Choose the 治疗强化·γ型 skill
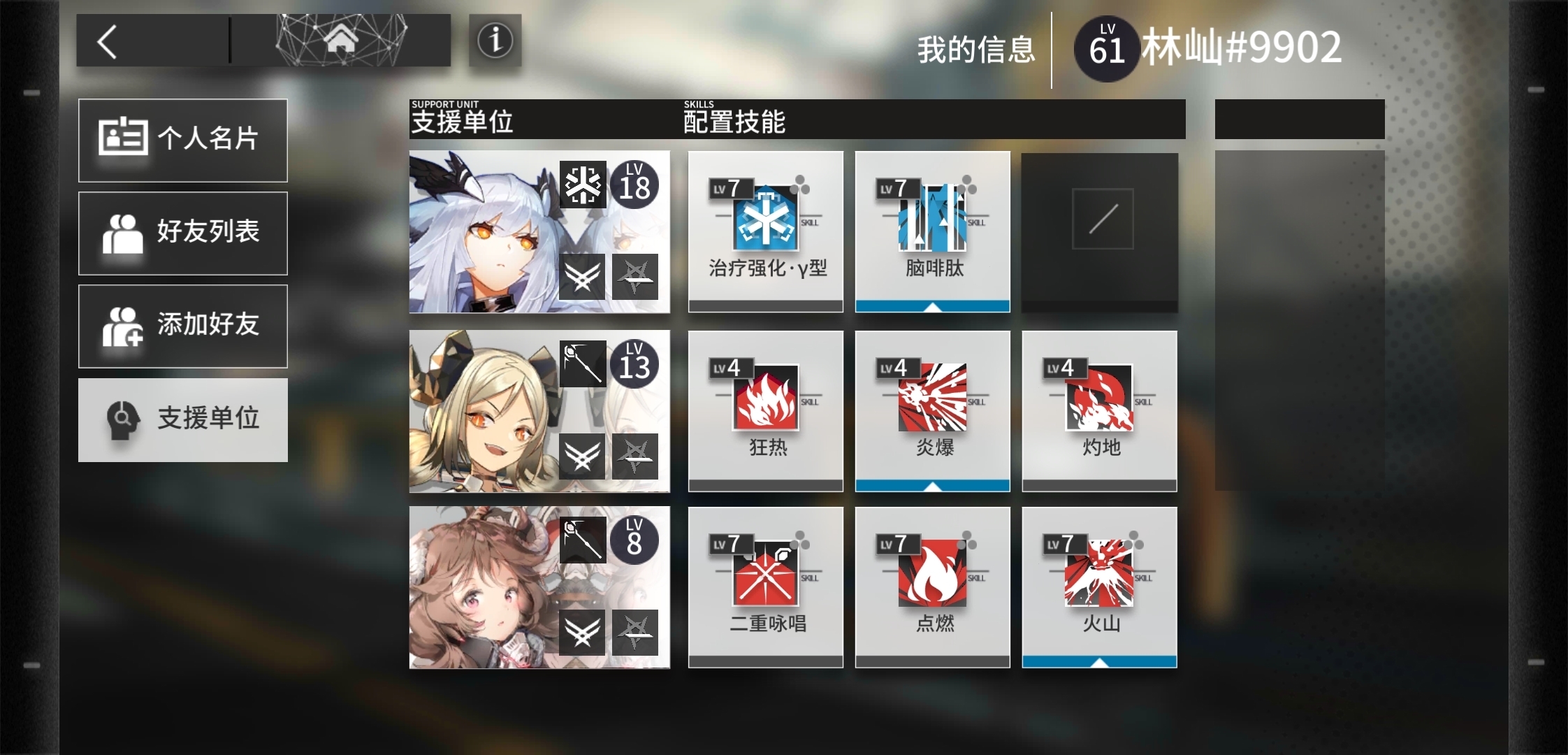Viewport: 1568px width, 755px height. point(766,231)
